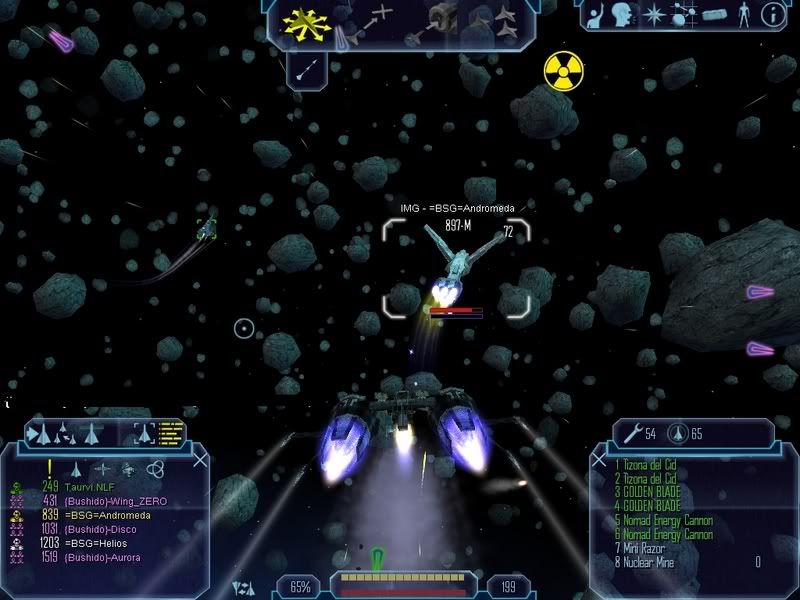Filter contacts by important exclamation mark

click(x=49, y=467)
